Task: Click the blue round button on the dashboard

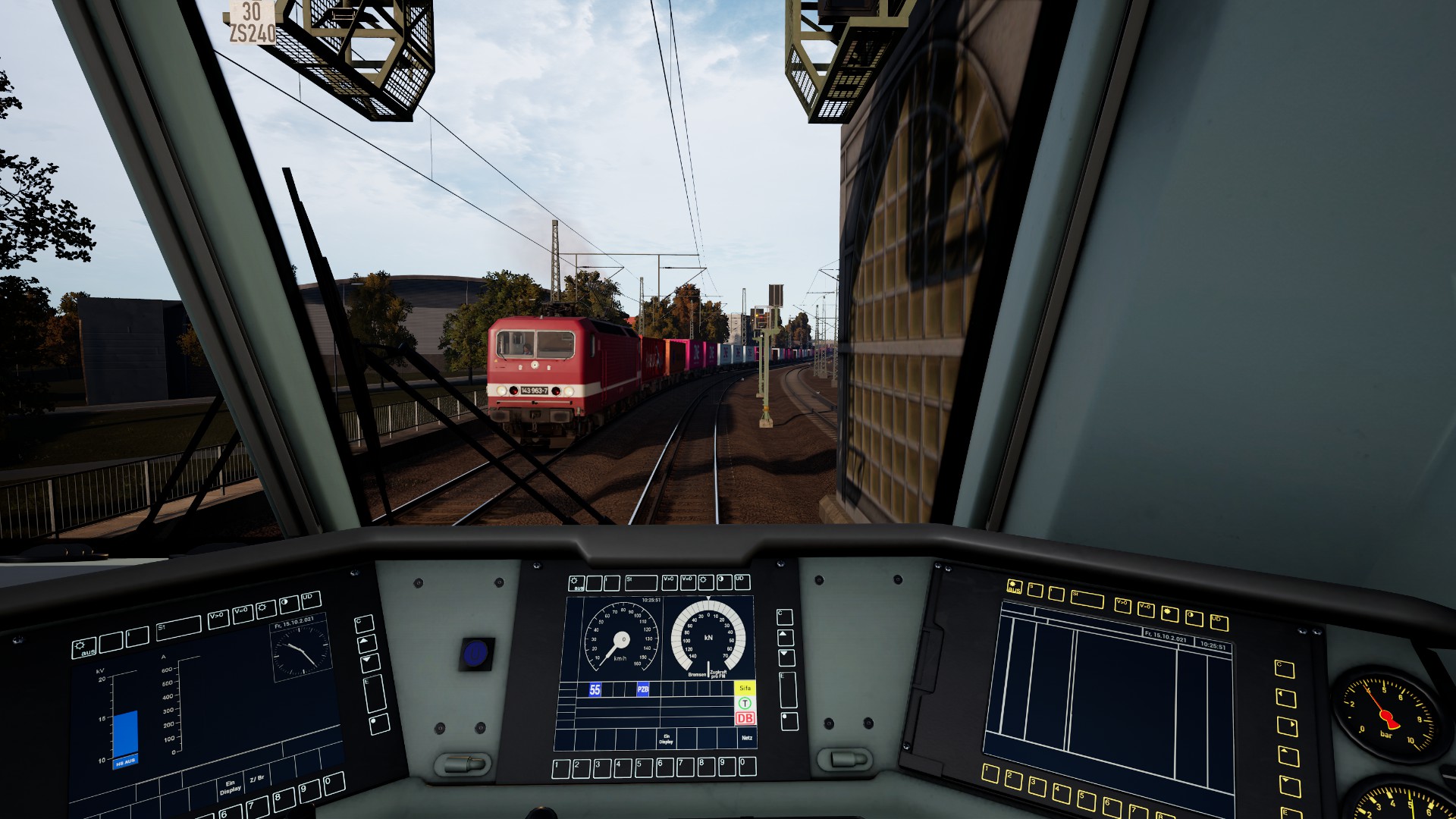Action: point(475,653)
